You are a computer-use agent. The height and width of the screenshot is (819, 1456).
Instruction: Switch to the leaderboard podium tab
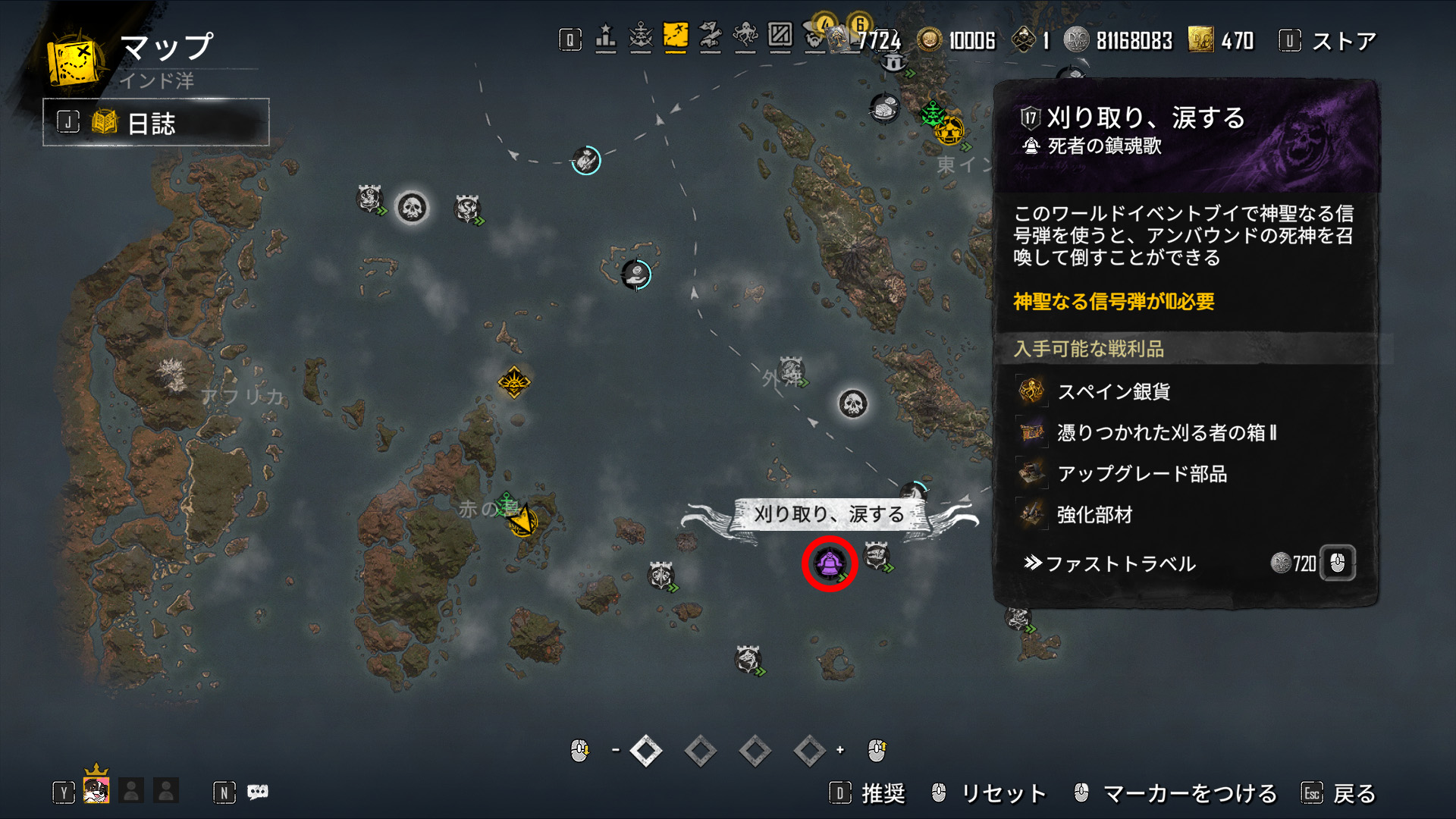point(605,36)
